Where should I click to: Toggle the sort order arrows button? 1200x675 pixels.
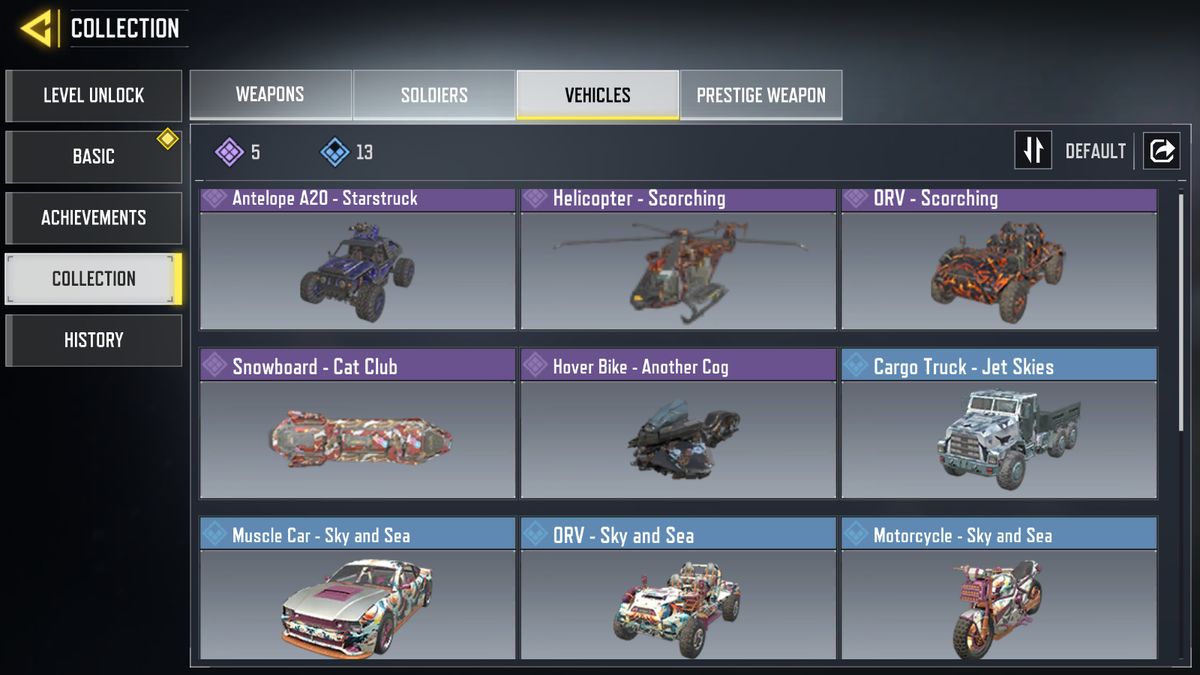pos(1033,151)
